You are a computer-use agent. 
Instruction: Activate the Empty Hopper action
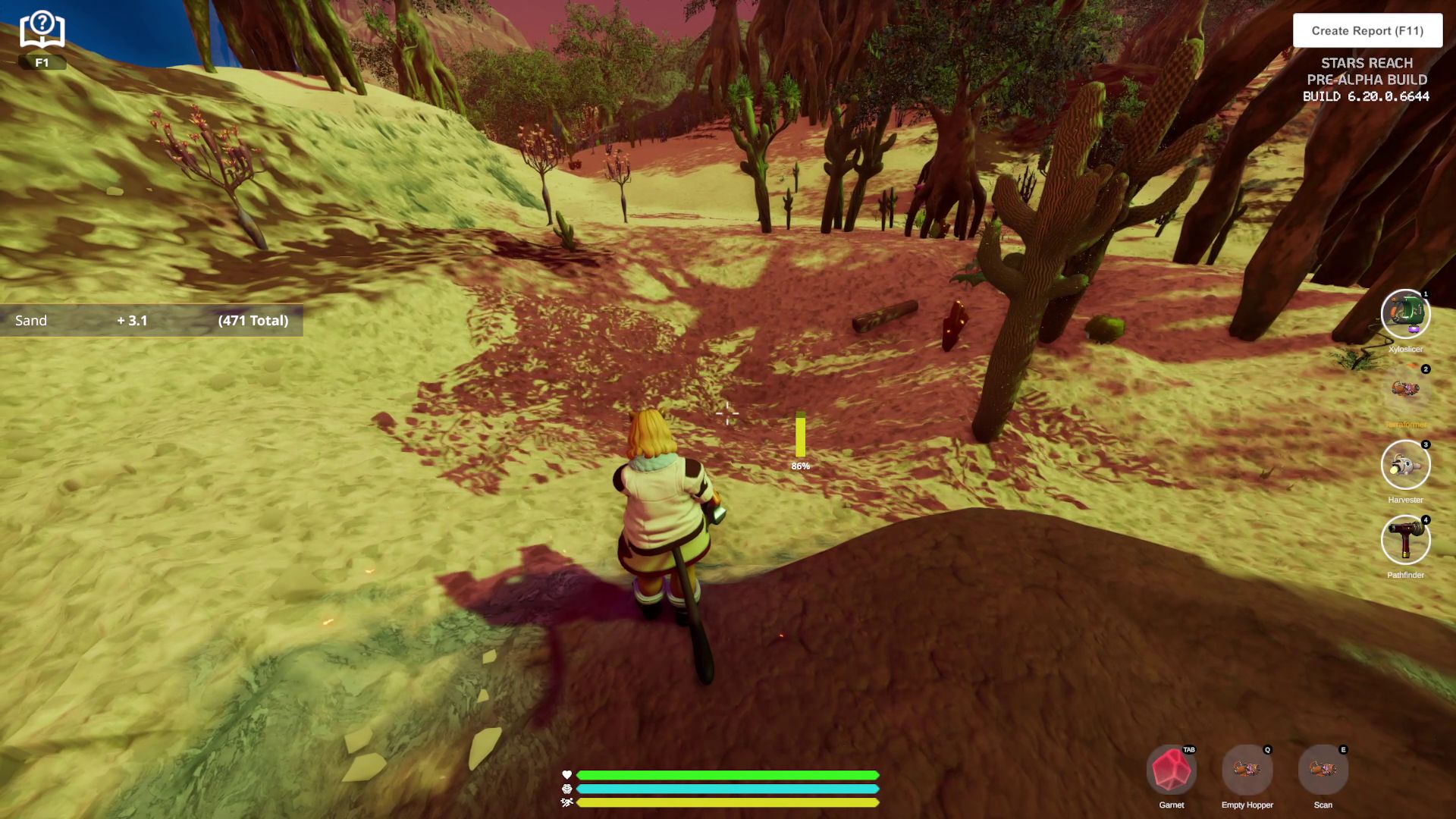point(1247,770)
